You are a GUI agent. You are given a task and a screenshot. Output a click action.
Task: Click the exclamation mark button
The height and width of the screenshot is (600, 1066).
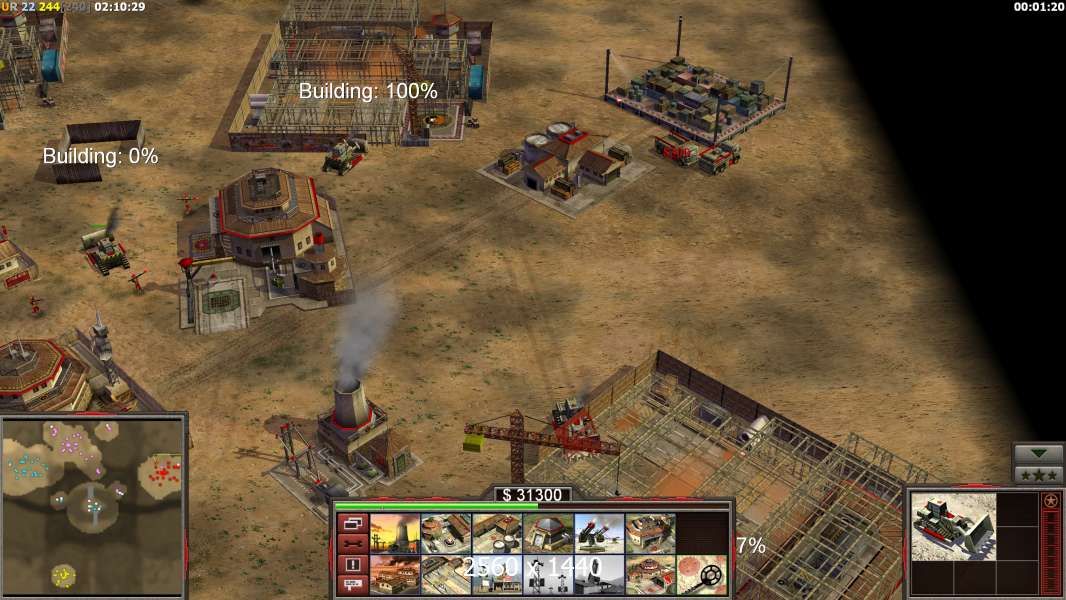point(351,565)
